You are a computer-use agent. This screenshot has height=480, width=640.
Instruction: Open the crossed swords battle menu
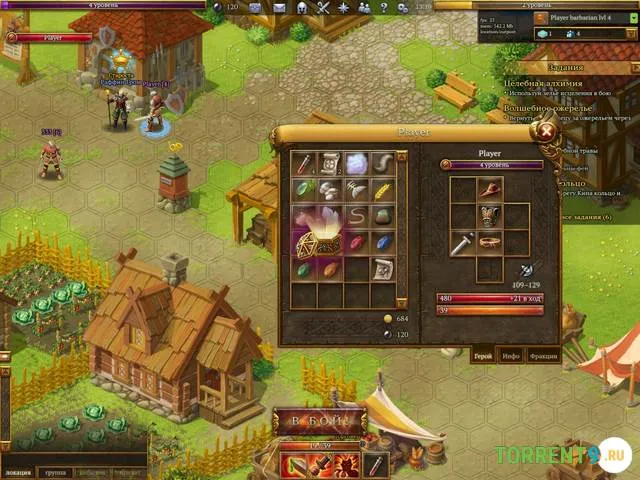pyautogui.click(x=324, y=8)
